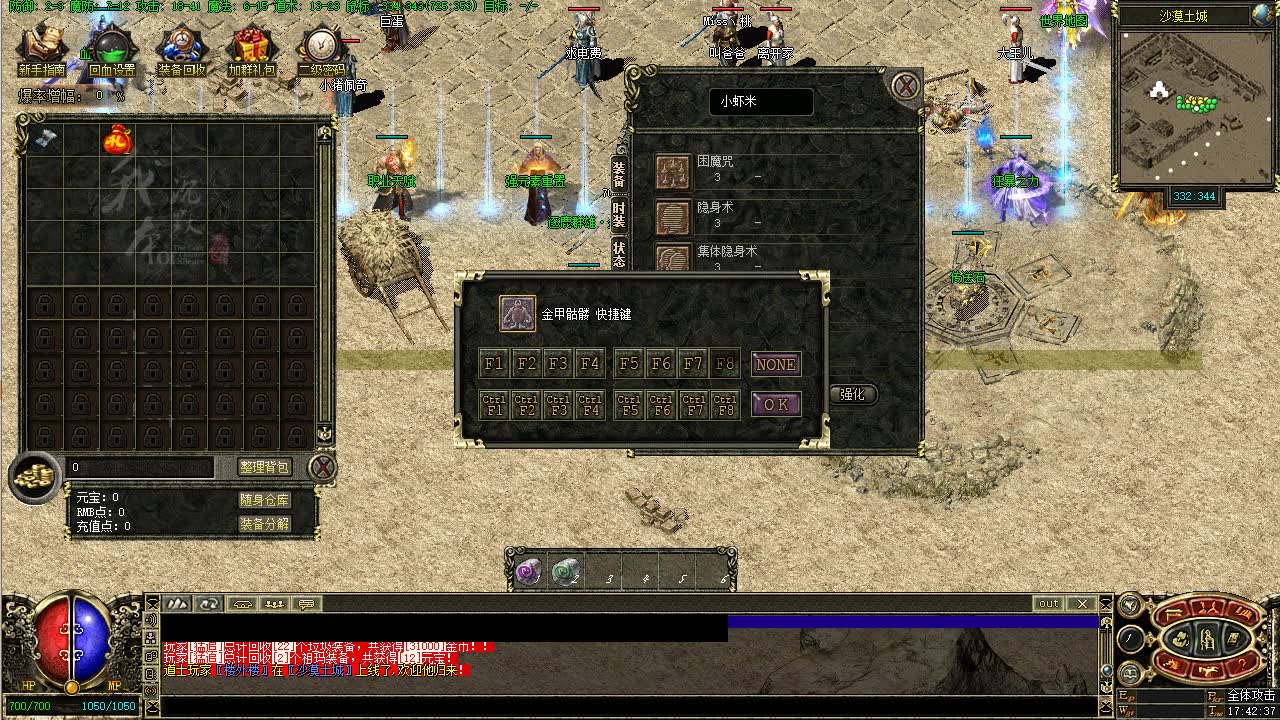Confirm the hotkey with OK

(x=776, y=405)
